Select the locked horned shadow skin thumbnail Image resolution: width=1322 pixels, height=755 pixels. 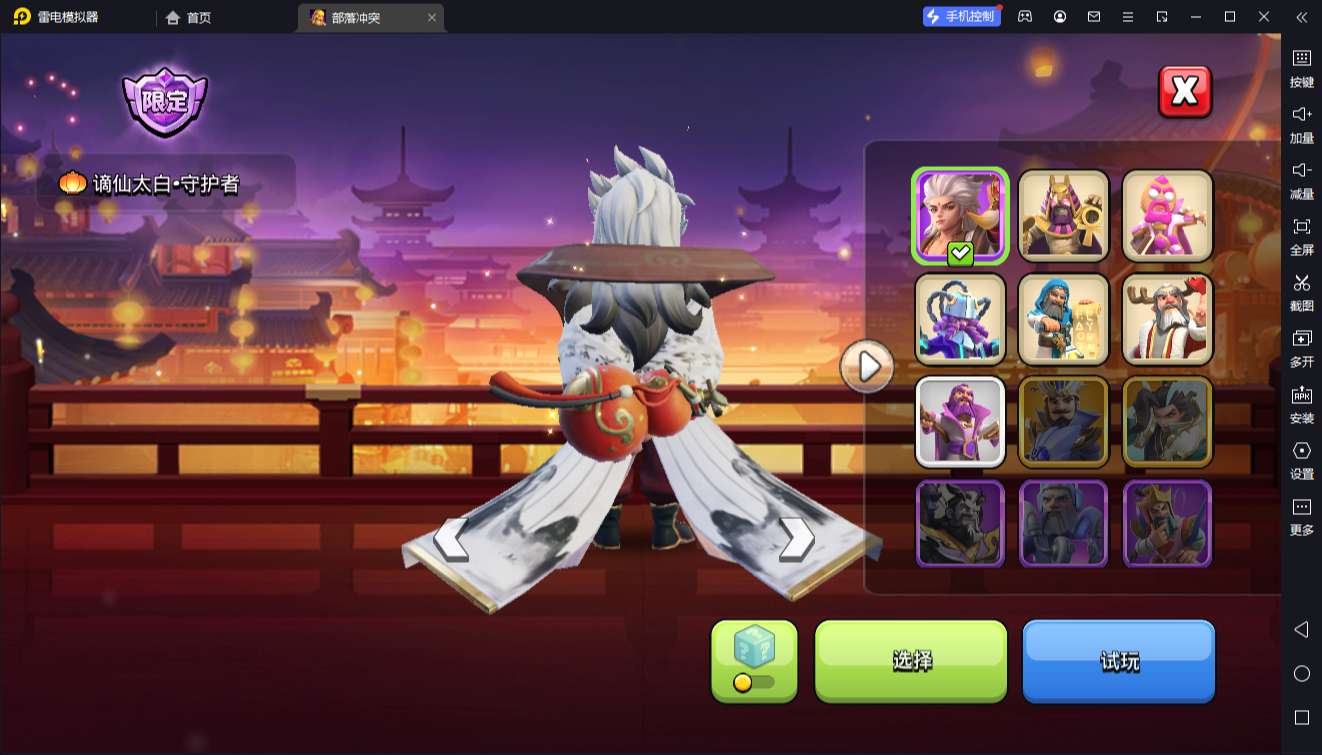pyautogui.click(x=960, y=524)
